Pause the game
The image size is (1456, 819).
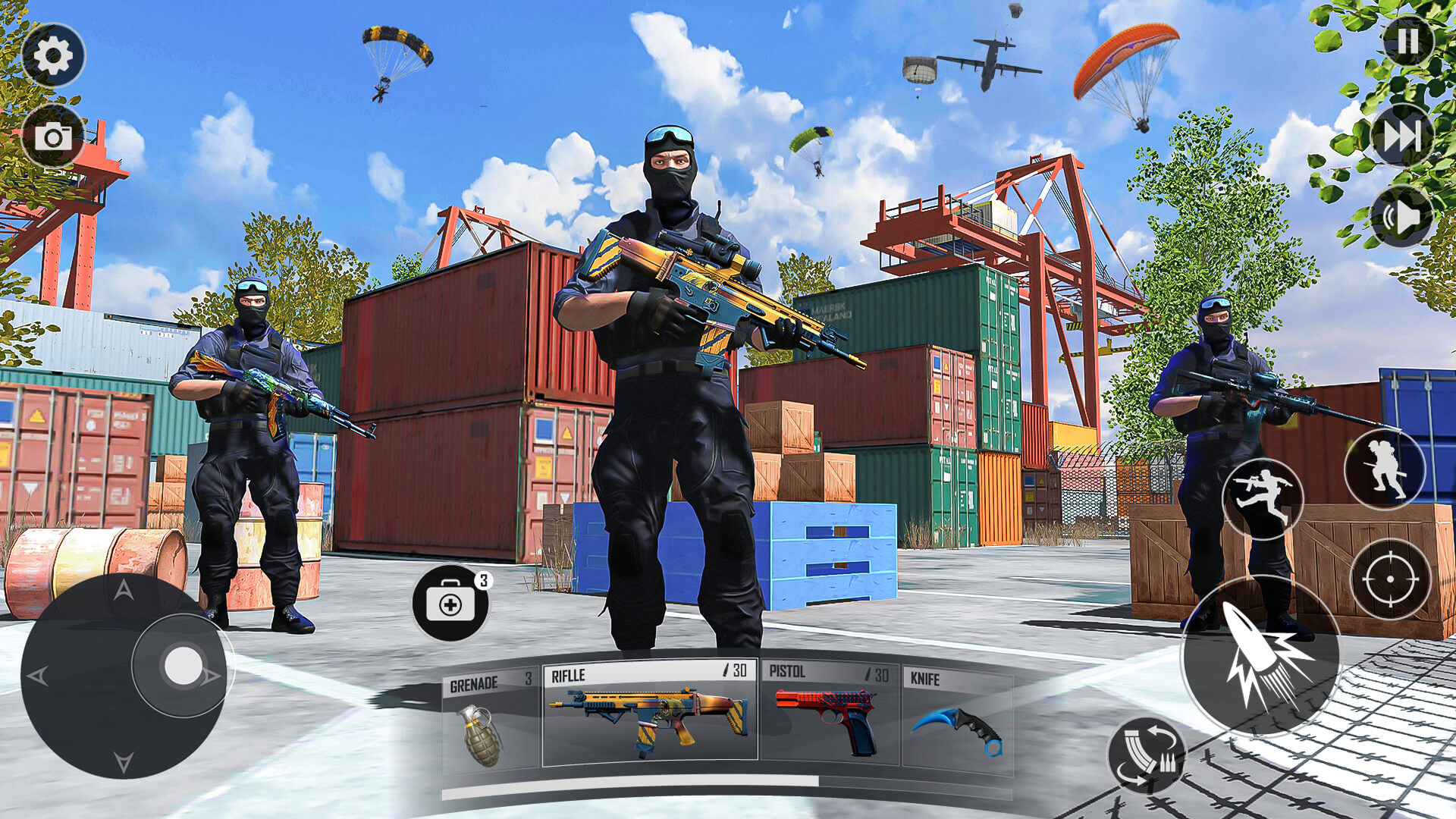pyautogui.click(x=1408, y=40)
